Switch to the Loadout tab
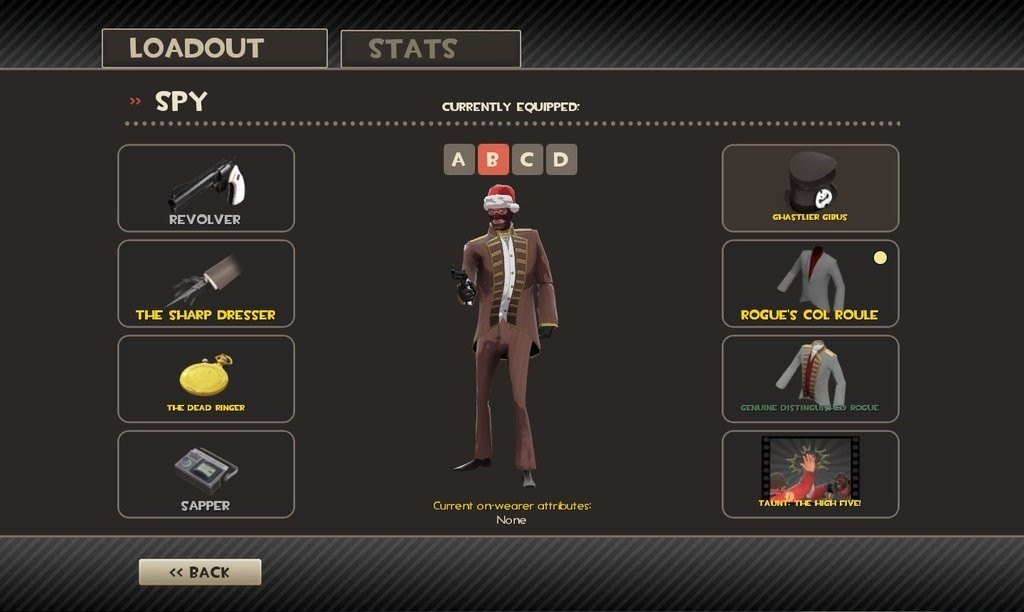Viewport: 1024px width, 612px height. [214, 48]
